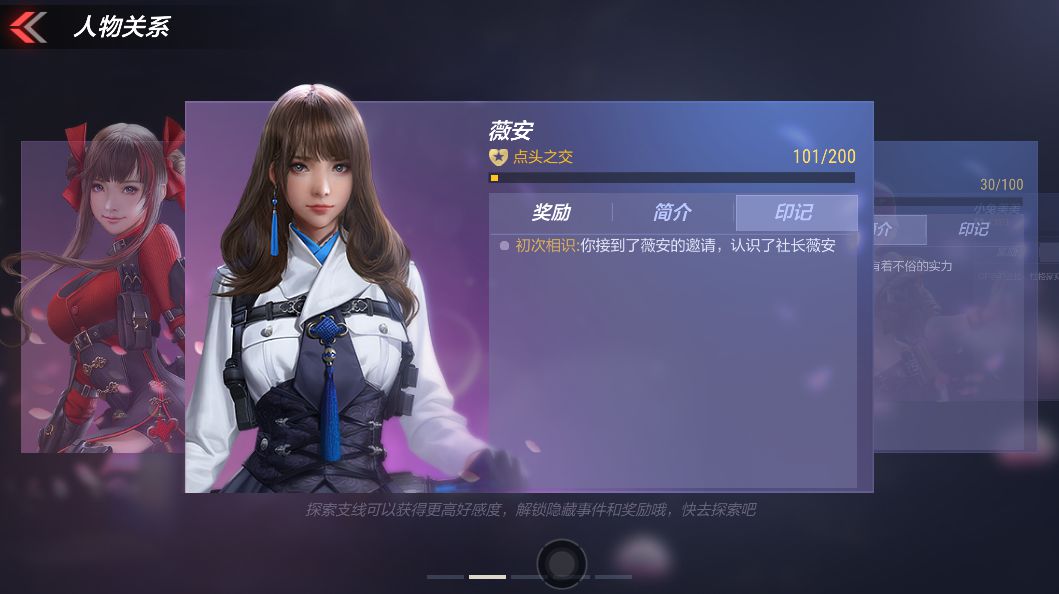
Task: Switch to the 奖励 tab
Action: point(551,212)
